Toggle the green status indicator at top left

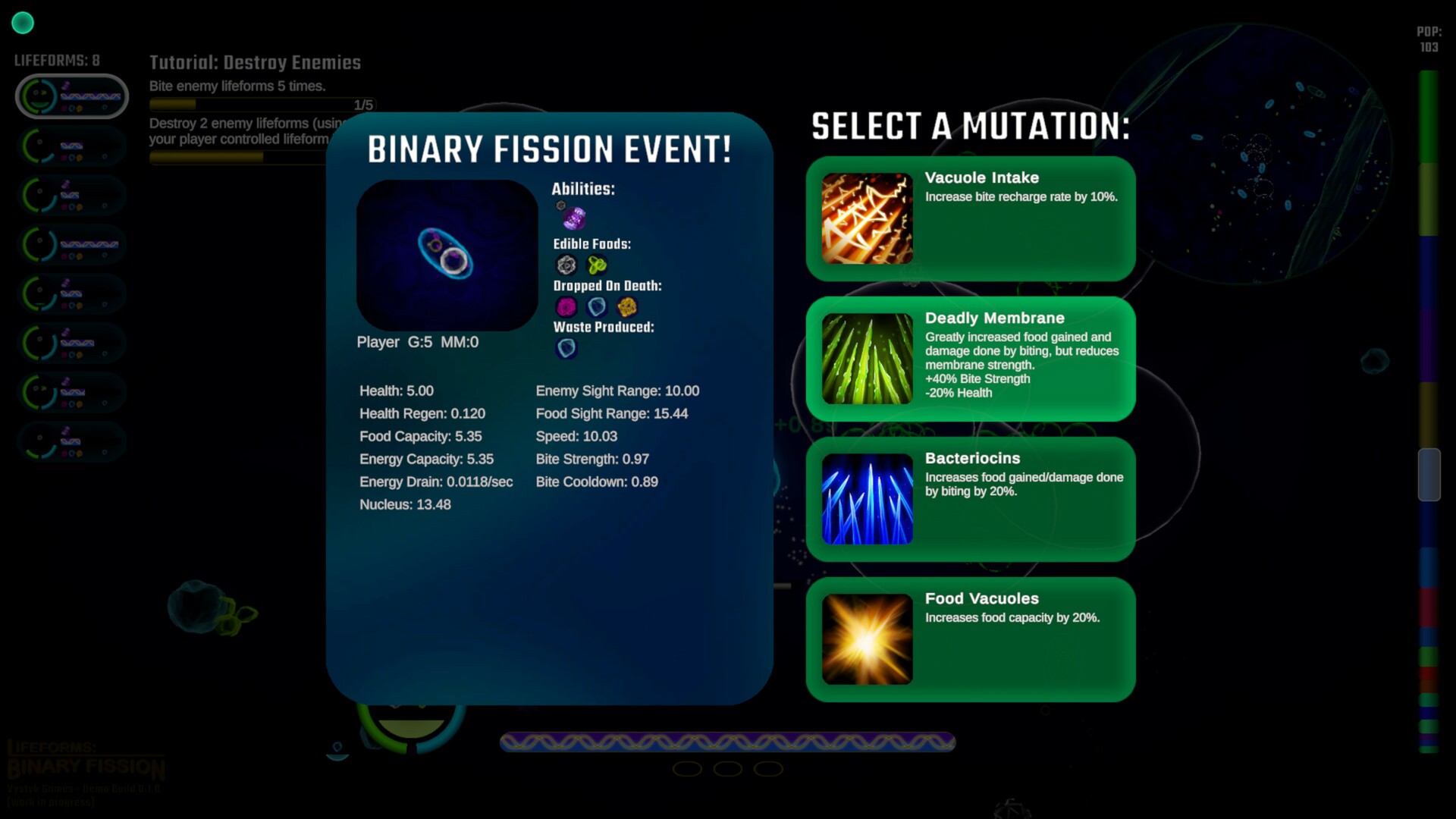23,23
